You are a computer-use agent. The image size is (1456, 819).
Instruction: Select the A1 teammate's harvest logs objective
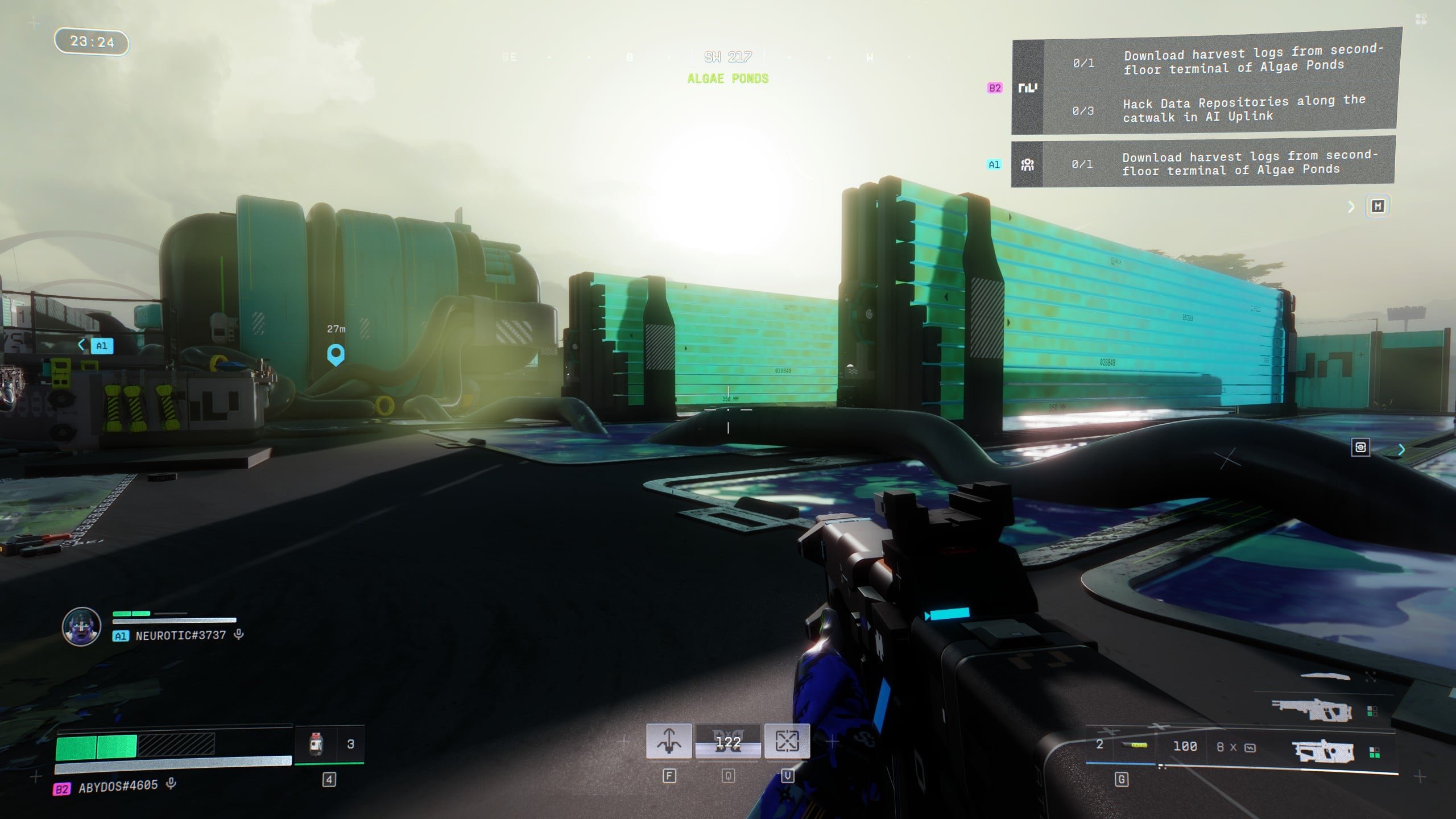1248,163
